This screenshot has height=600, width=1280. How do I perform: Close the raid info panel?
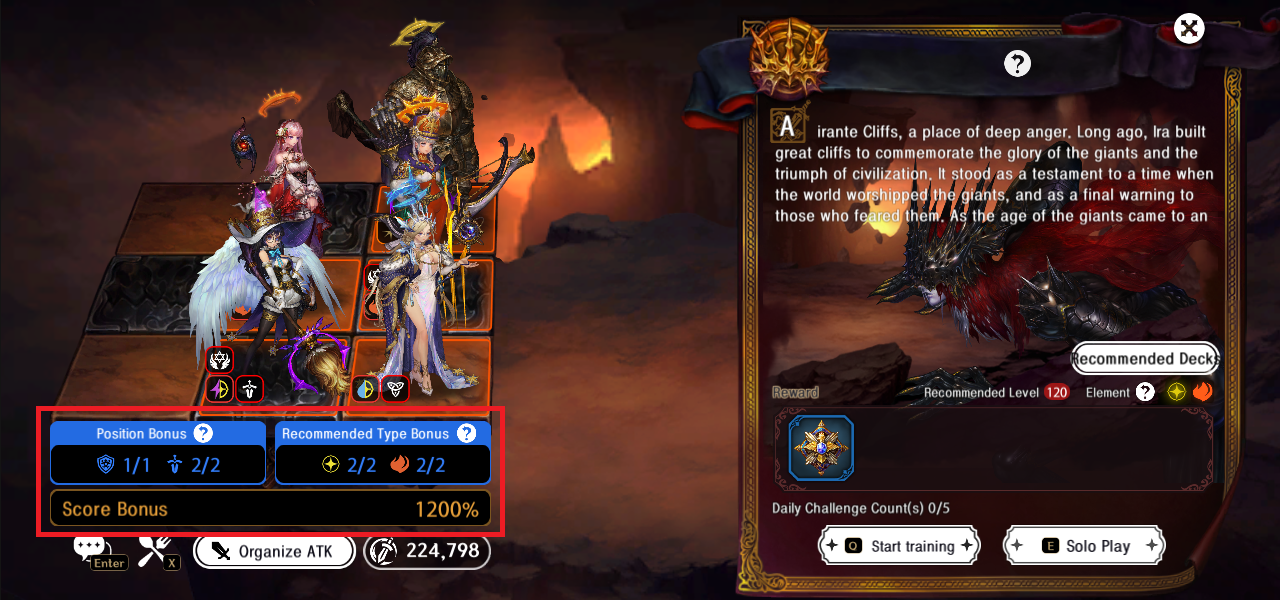[x=1188, y=28]
